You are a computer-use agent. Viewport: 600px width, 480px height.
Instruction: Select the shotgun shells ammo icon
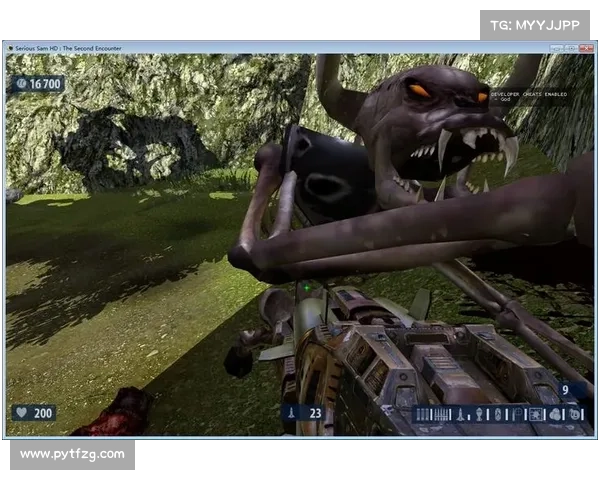coord(421,414)
